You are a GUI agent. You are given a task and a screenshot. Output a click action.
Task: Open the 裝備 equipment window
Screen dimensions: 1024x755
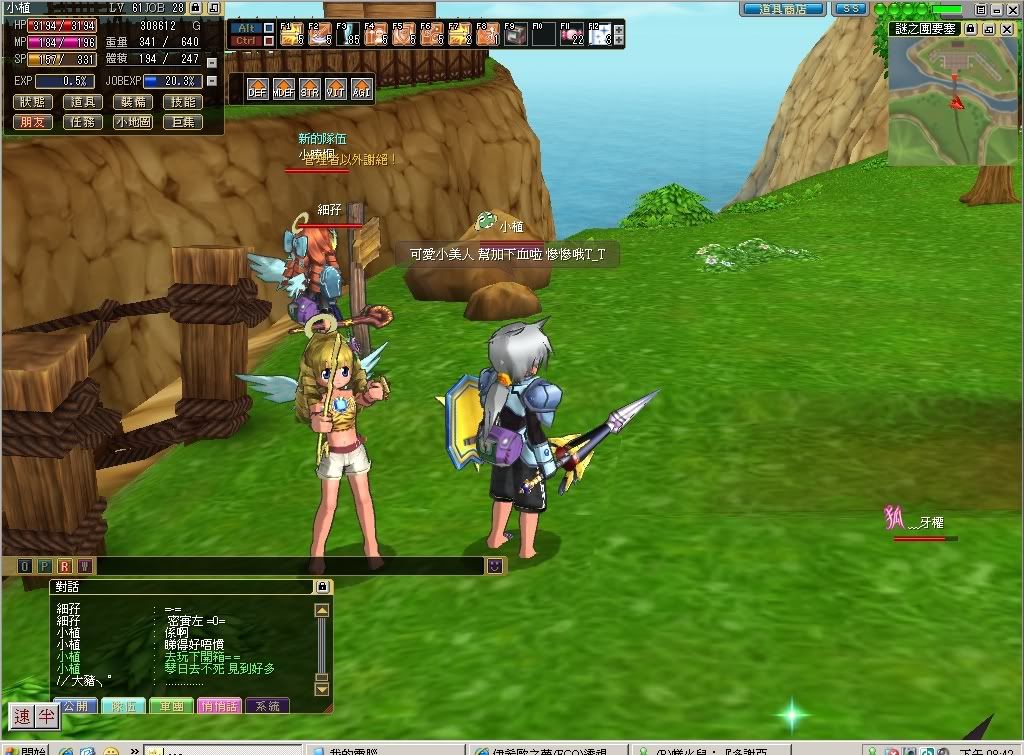click(x=133, y=102)
